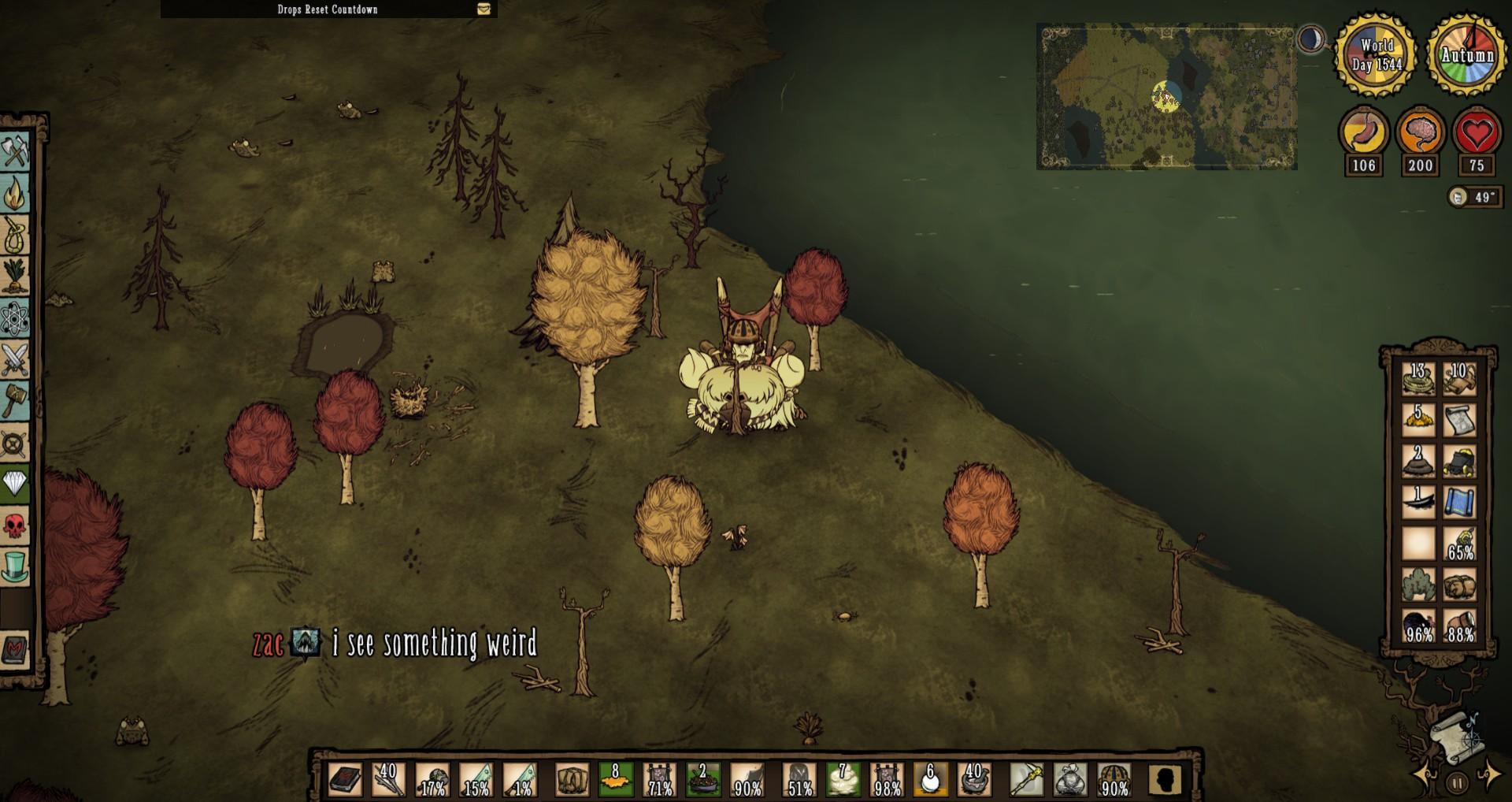The image size is (1512, 802).
Task: Select the black book in the hotbar
Action: tap(344, 780)
